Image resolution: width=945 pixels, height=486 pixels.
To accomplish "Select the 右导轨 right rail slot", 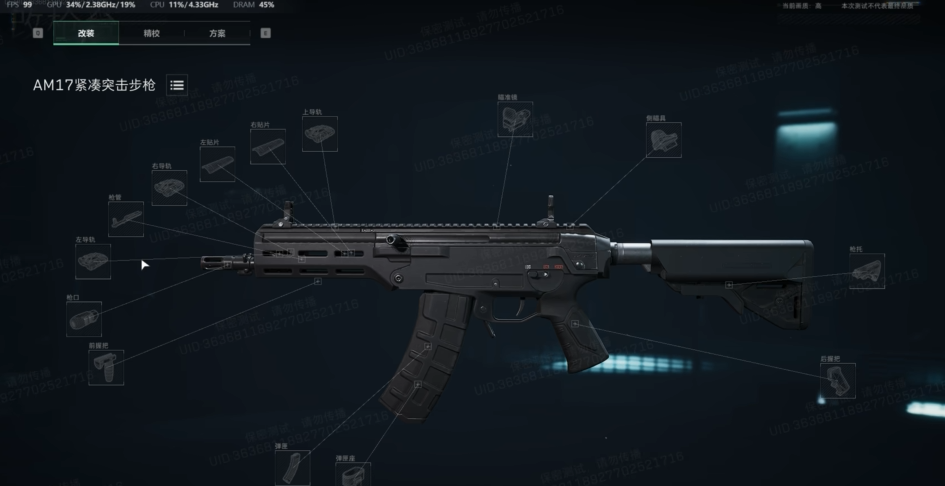I will tap(169, 187).
